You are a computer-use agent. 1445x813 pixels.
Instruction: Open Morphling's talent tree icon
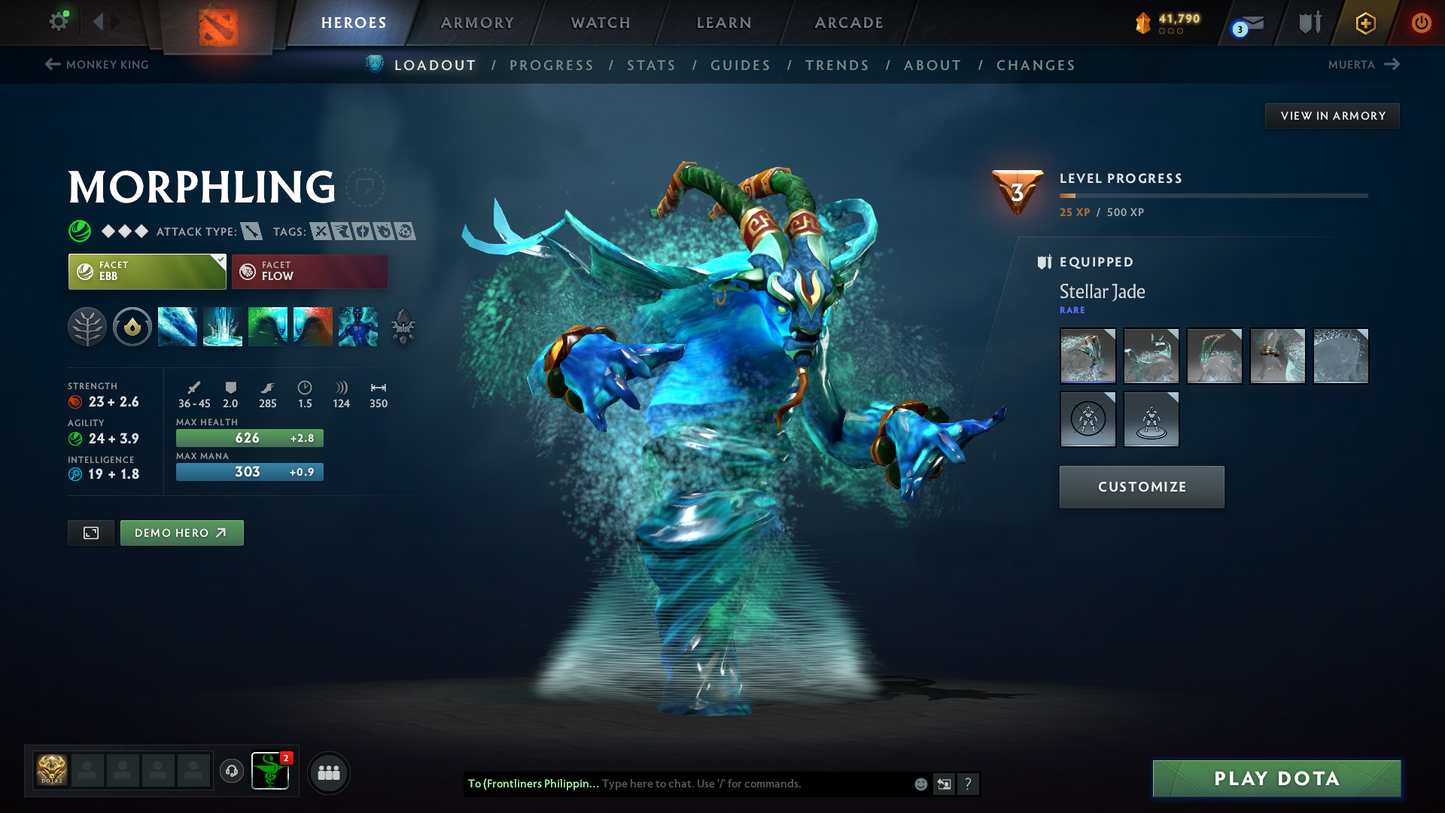(x=87, y=327)
